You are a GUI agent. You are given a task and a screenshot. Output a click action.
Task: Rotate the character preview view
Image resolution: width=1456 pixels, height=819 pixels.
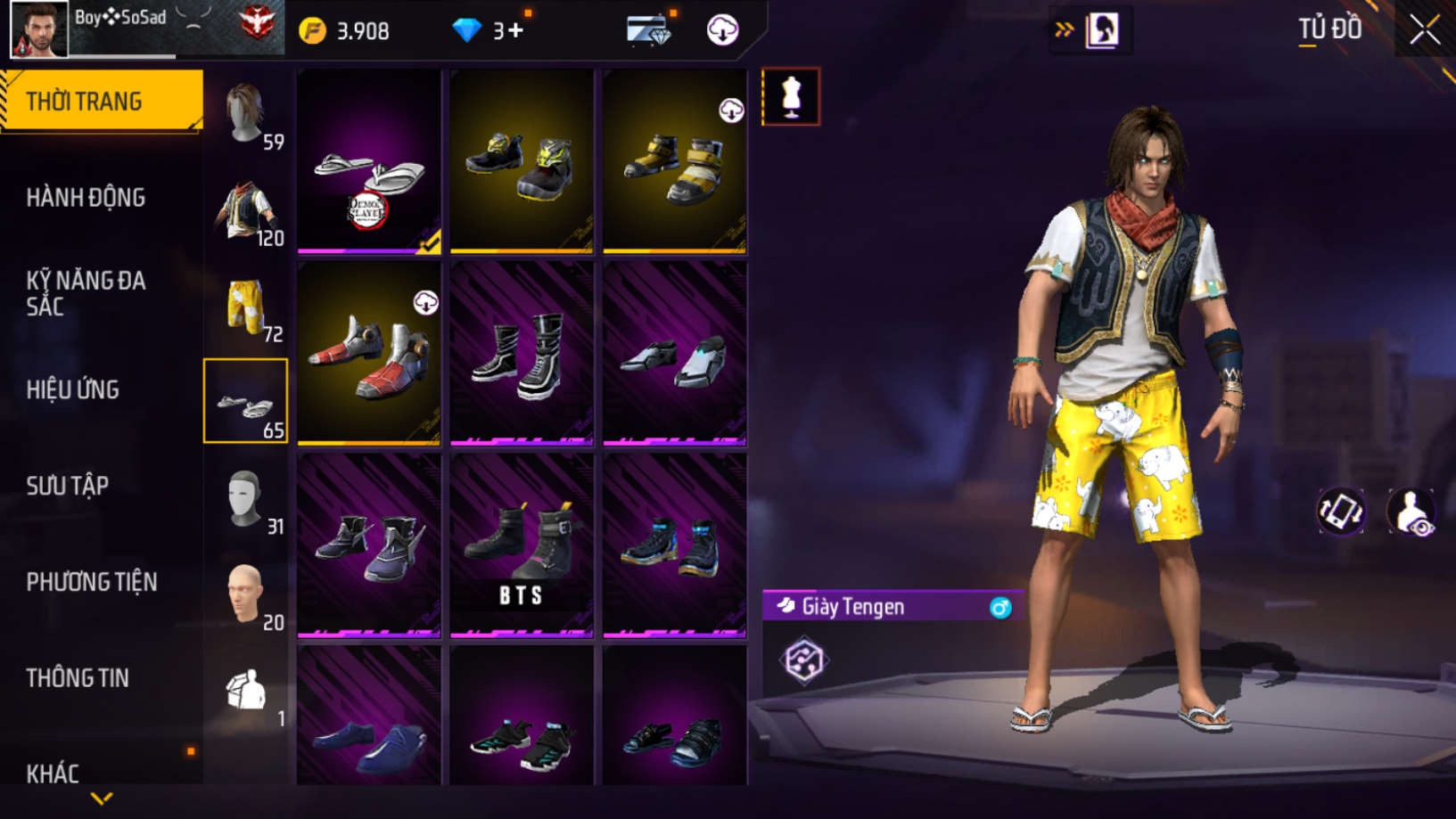click(1340, 512)
